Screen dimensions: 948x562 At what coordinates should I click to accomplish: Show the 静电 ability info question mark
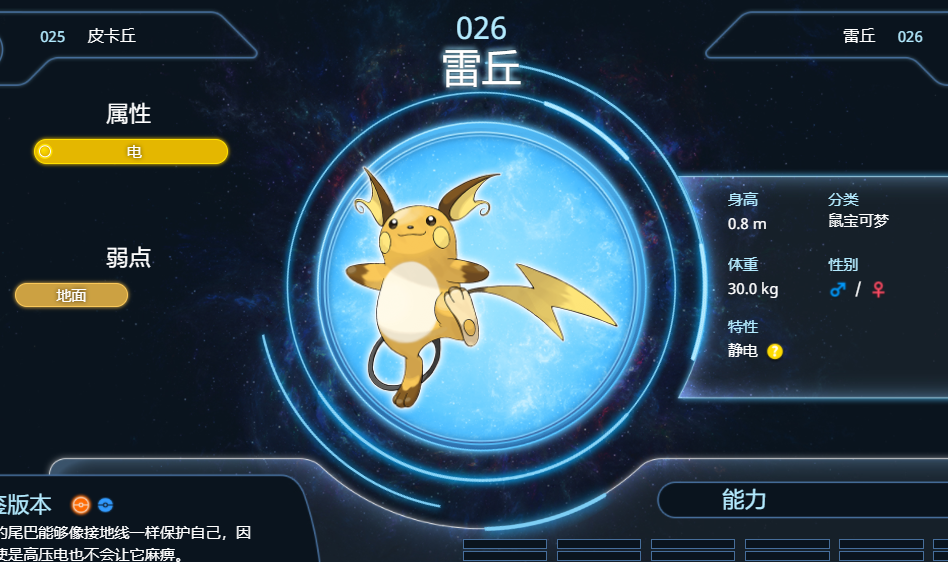point(775,351)
